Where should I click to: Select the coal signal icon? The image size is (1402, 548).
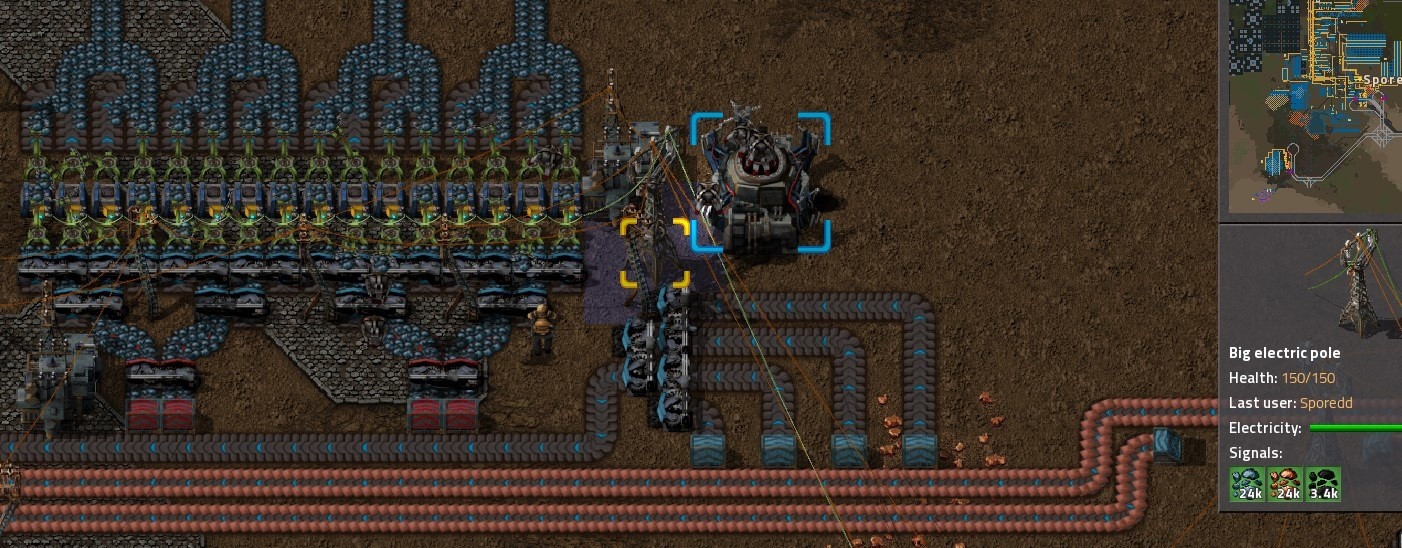(x=1323, y=484)
